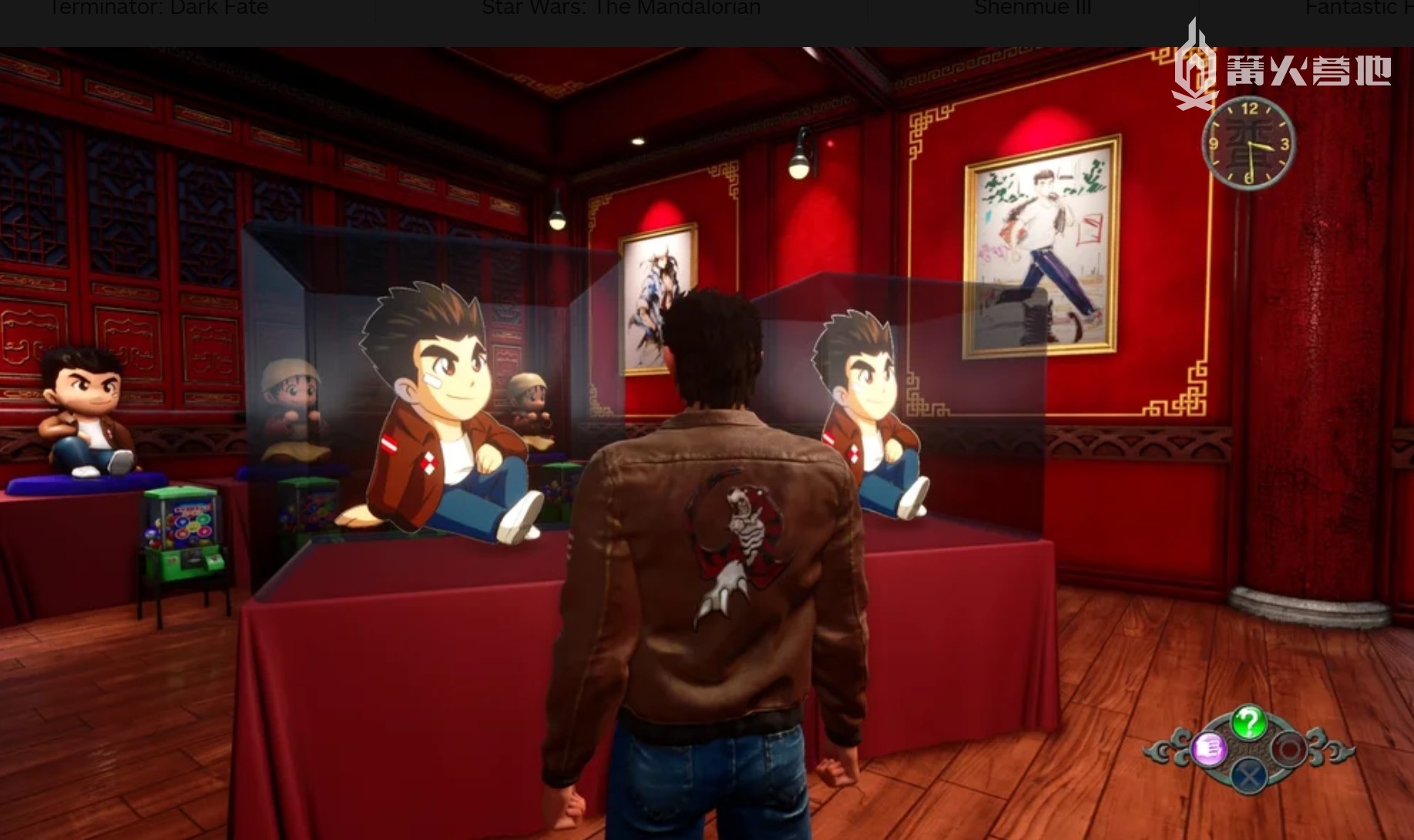Select the Shenmue III tab
This screenshot has height=840, width=1414.
tap(1032, 9)
